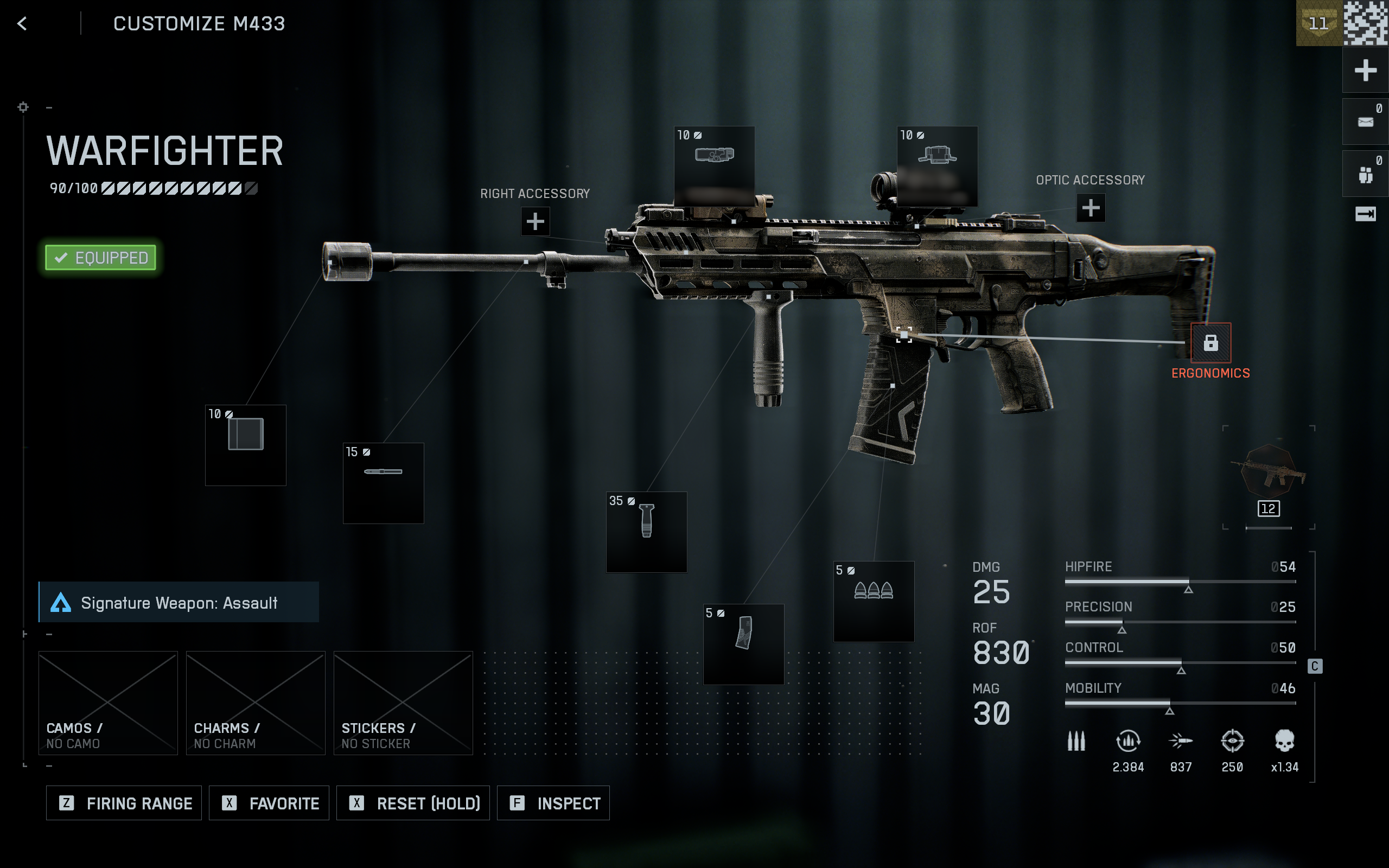Go back using the top-left arrow
Image resolution: width=1389 pixels, height=868 pixels.
22,23
